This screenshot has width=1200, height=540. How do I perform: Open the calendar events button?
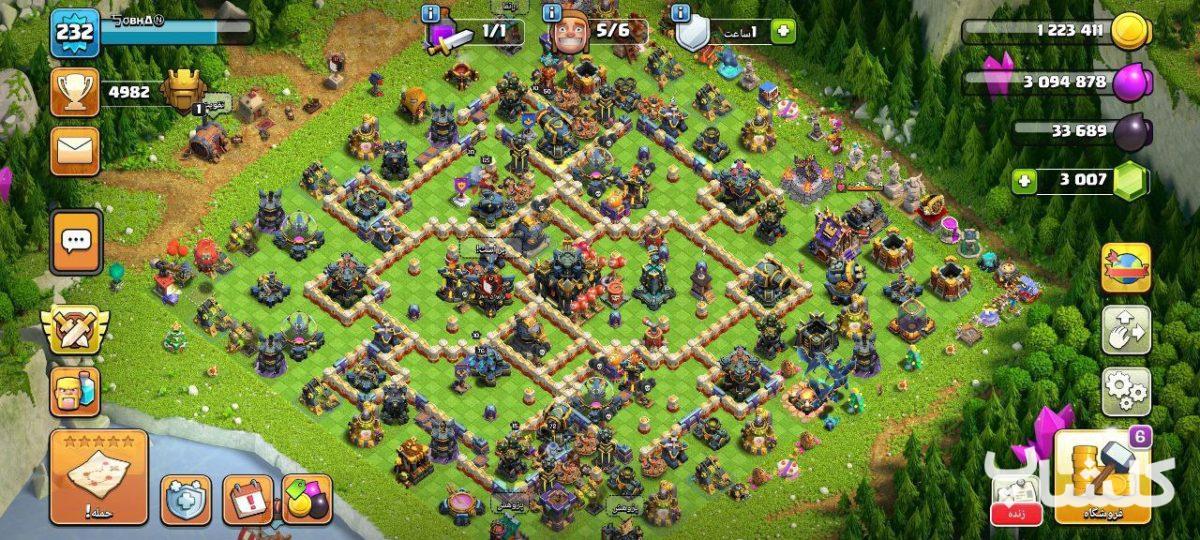(x=247, y=499)
